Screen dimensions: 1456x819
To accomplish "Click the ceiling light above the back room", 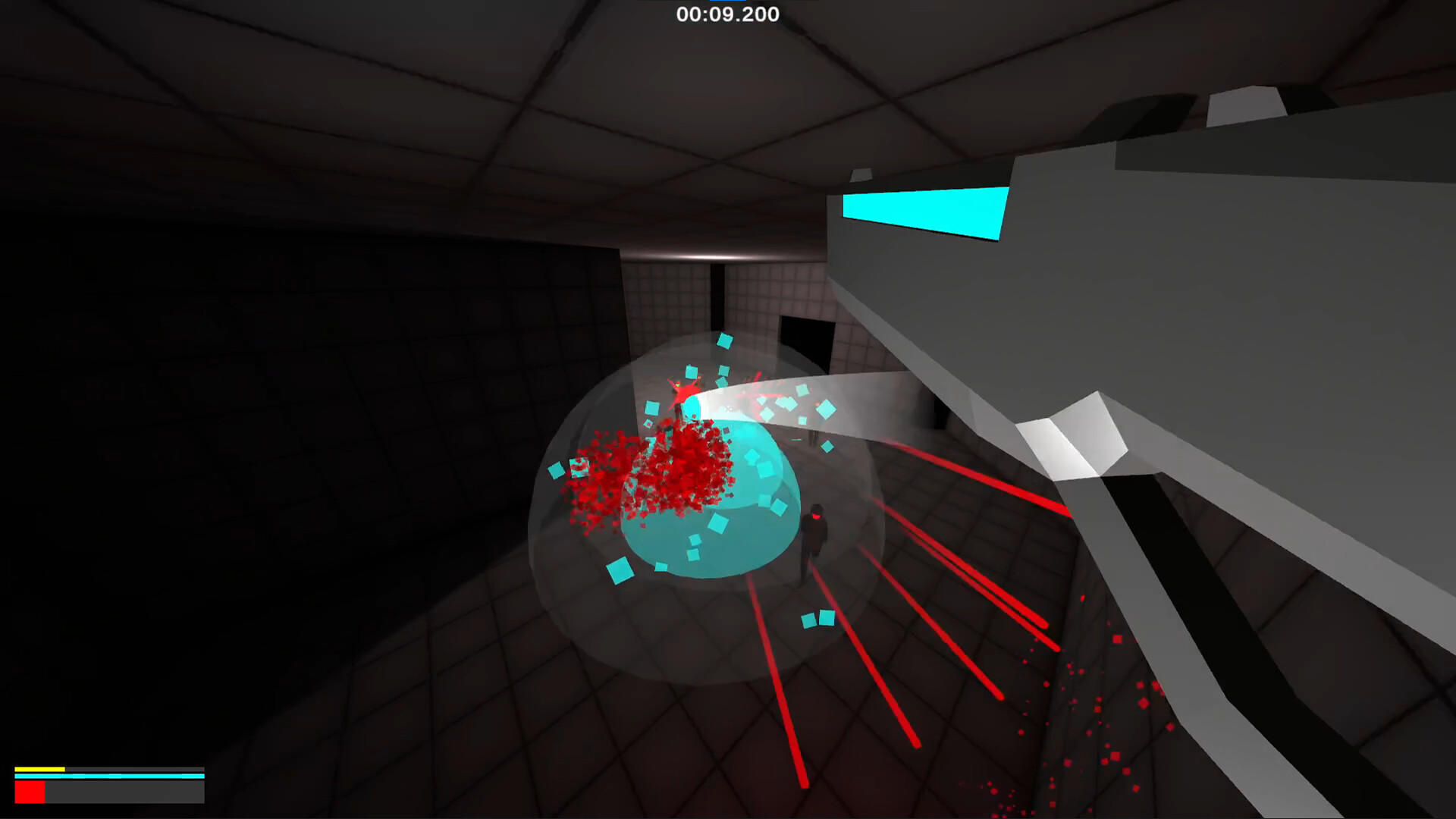I will pyautogui.click(x=709, y=258).
